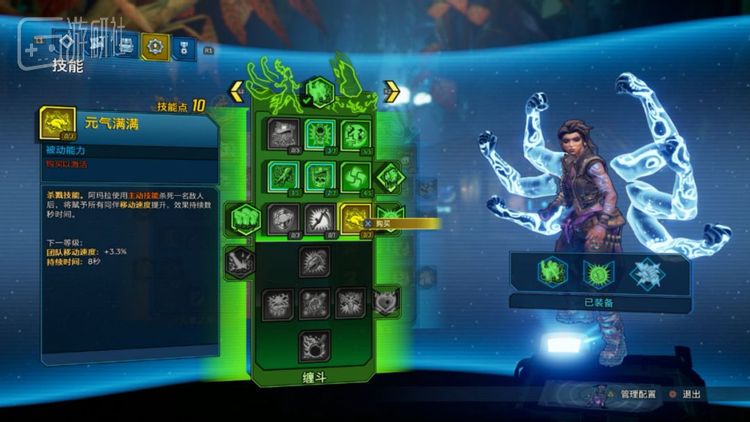Open the highlighted gear skills tab
The image size is (750, 422).
pyautogui.click(x=155, y=45)
